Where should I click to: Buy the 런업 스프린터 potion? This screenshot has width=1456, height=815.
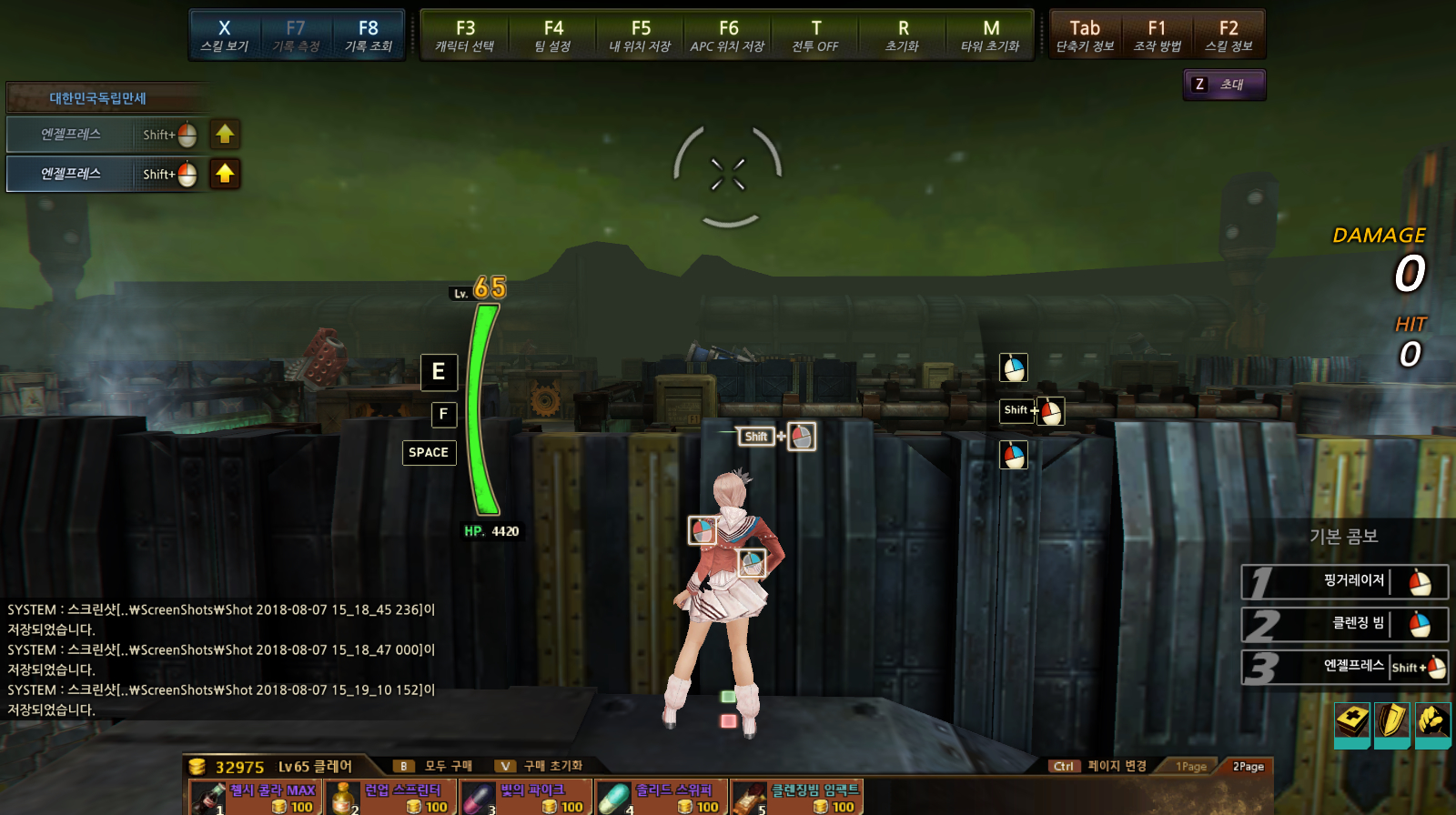tap(390, 798)
